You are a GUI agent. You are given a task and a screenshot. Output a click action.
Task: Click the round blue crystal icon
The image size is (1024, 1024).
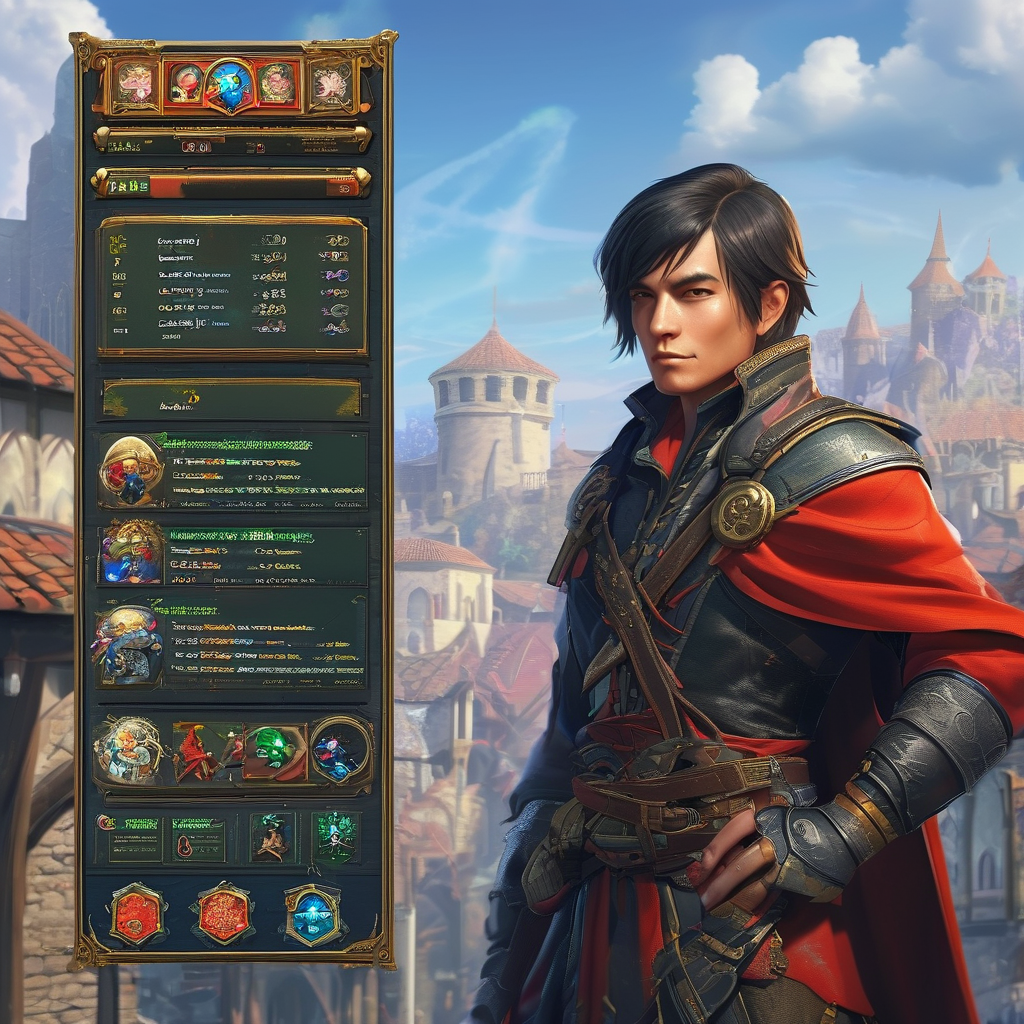click(x=338, y=750)
